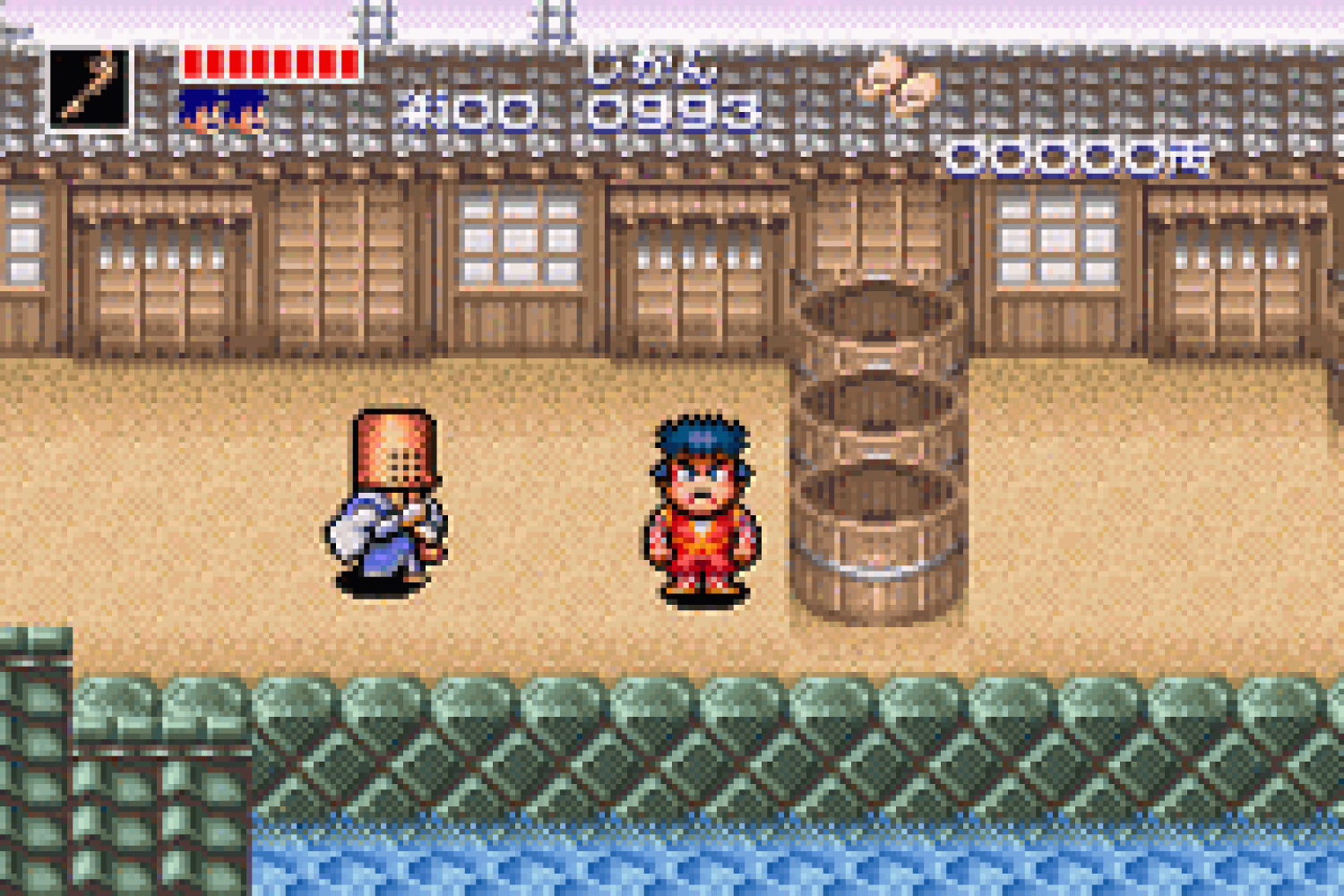Select the kiseru pipe weapon icon

click(x=89, y=89)
